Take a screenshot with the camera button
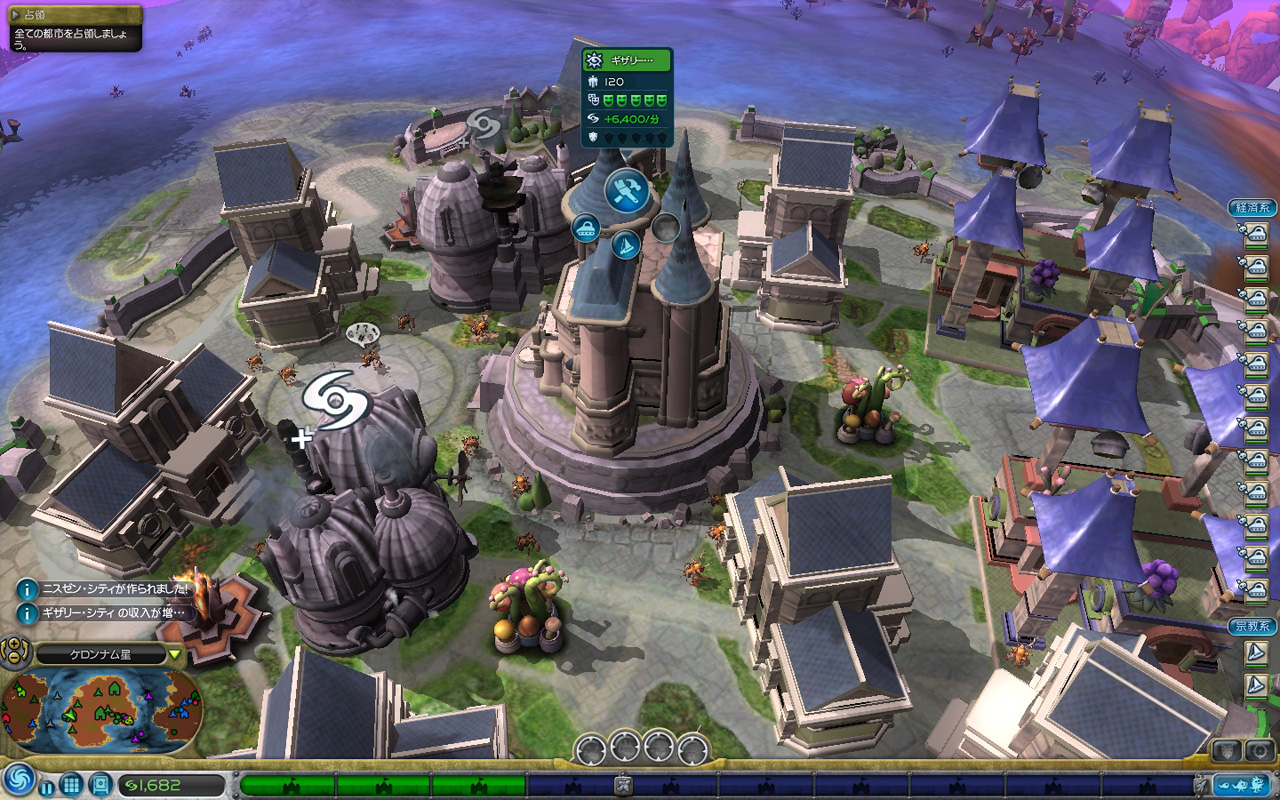 pyautogui.click(x=1259, y=750)
